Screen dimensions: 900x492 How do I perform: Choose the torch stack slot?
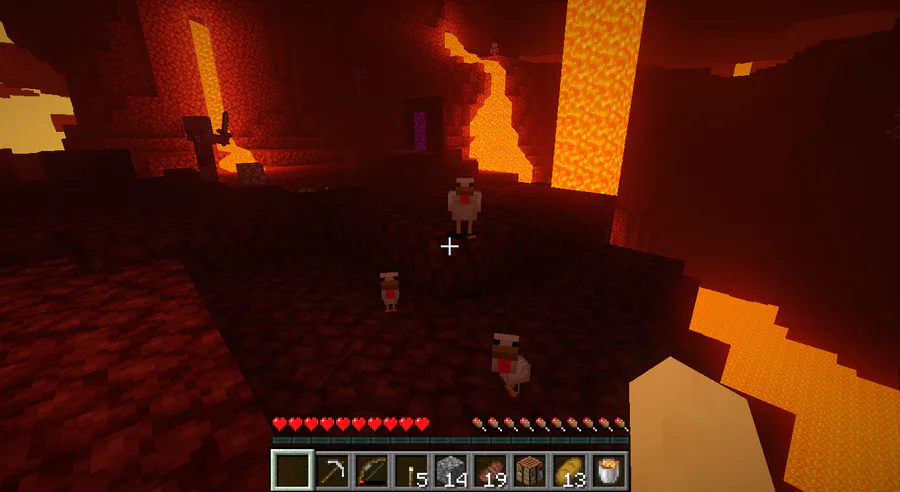tap(410, 469)
